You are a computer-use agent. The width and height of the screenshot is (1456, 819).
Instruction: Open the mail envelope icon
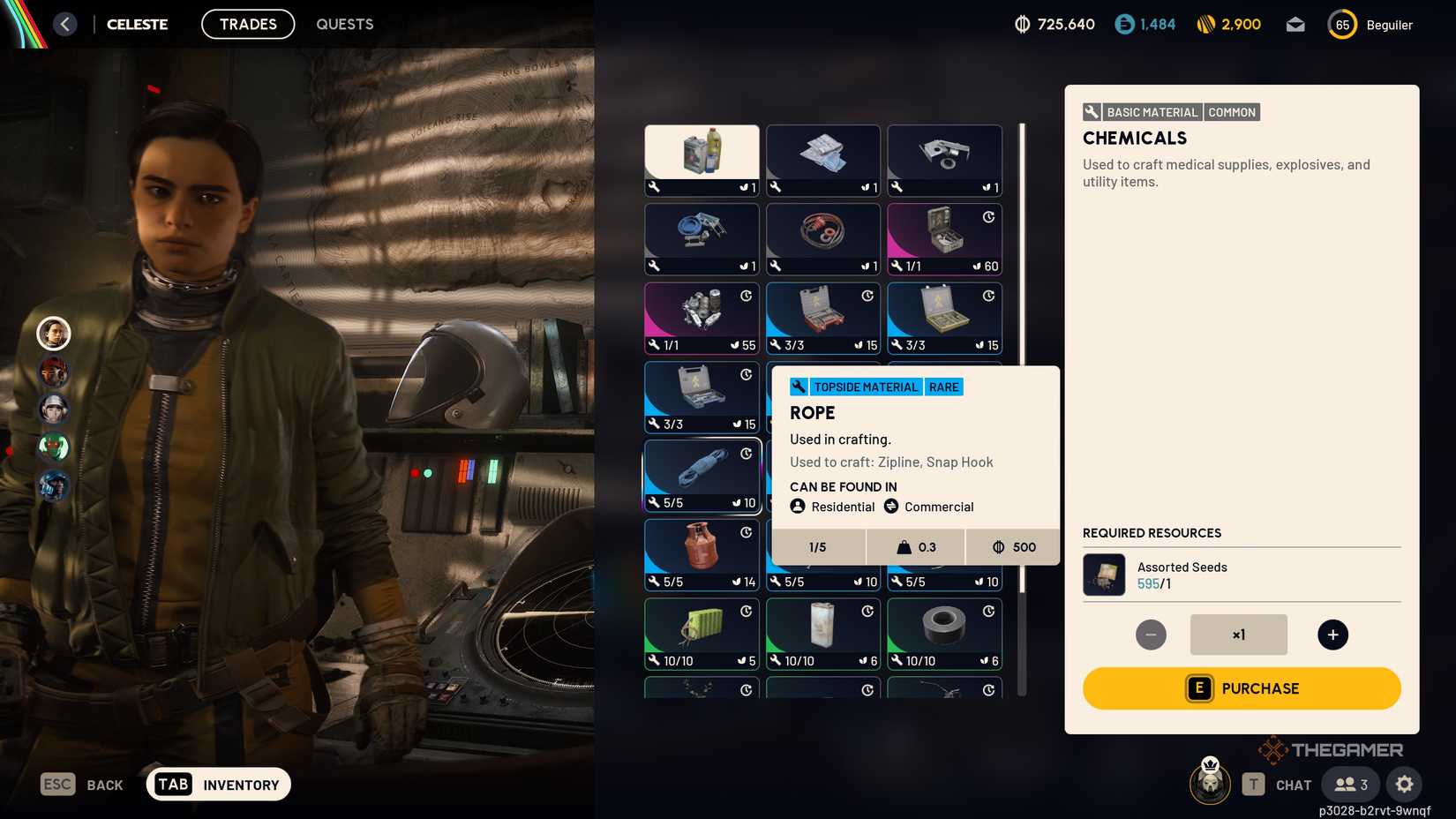1295,24
